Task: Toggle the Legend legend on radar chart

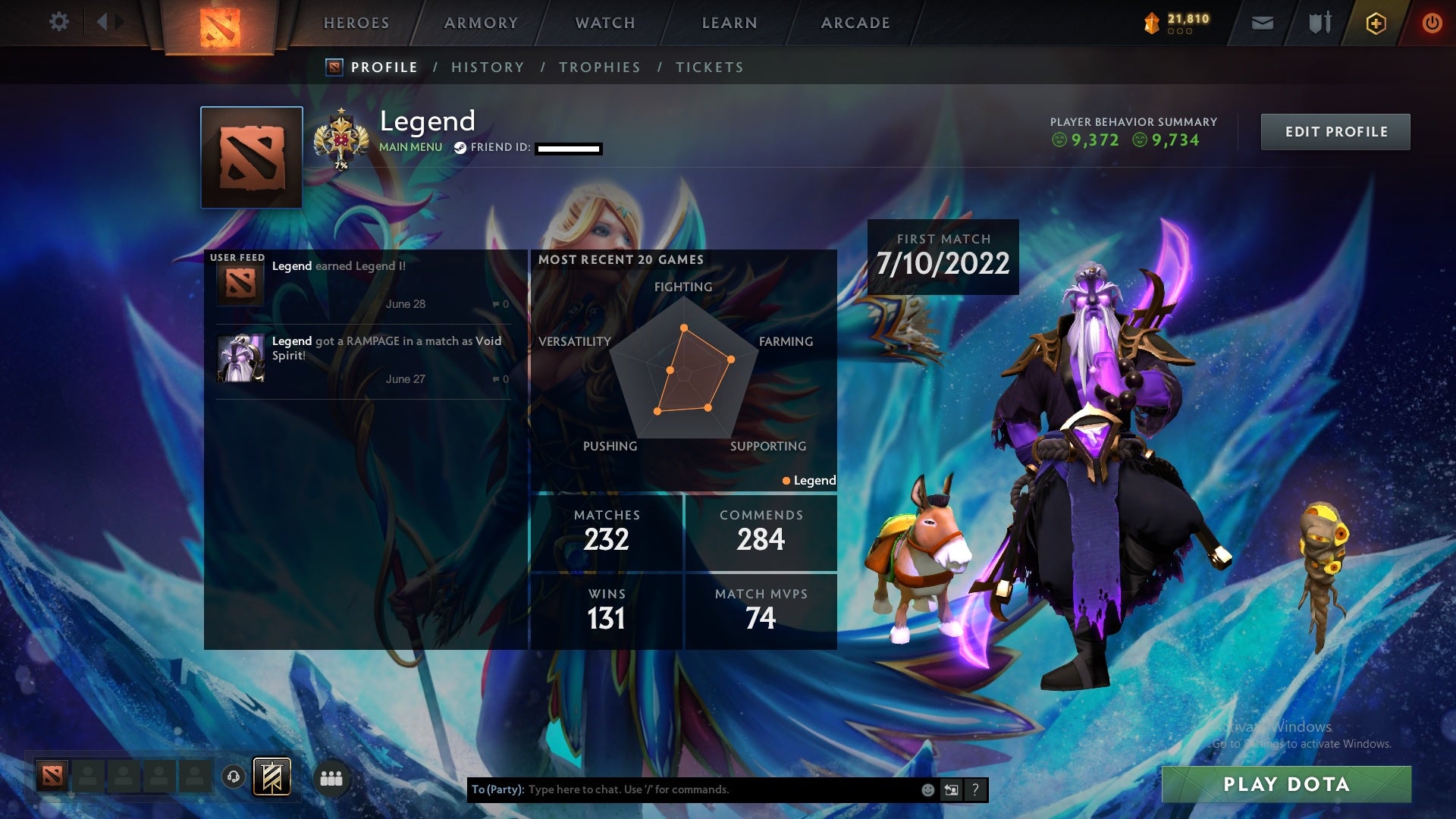Action: [x=808, y=480]
